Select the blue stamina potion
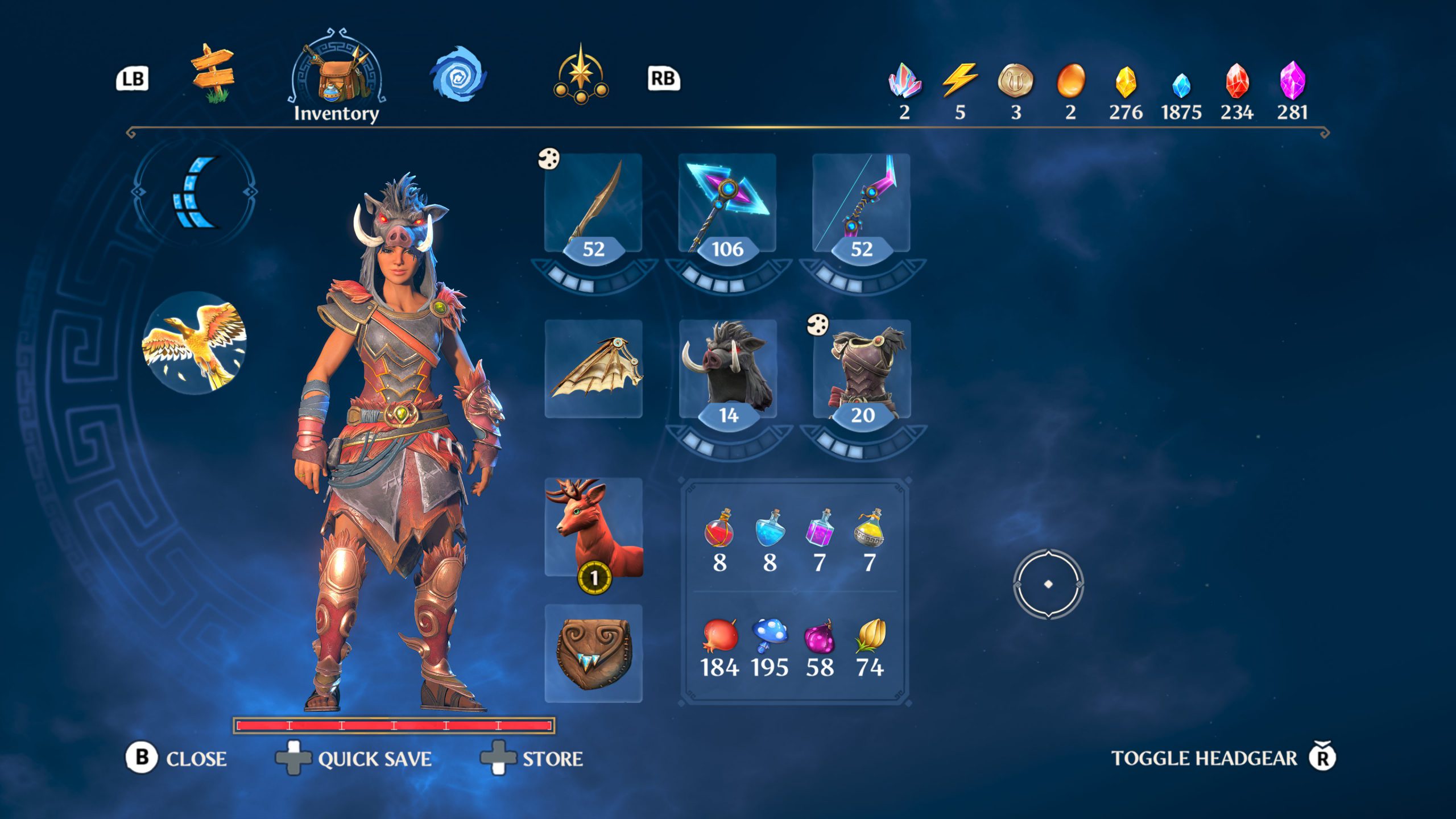The image size is (1456, 819). click(770, 529)
